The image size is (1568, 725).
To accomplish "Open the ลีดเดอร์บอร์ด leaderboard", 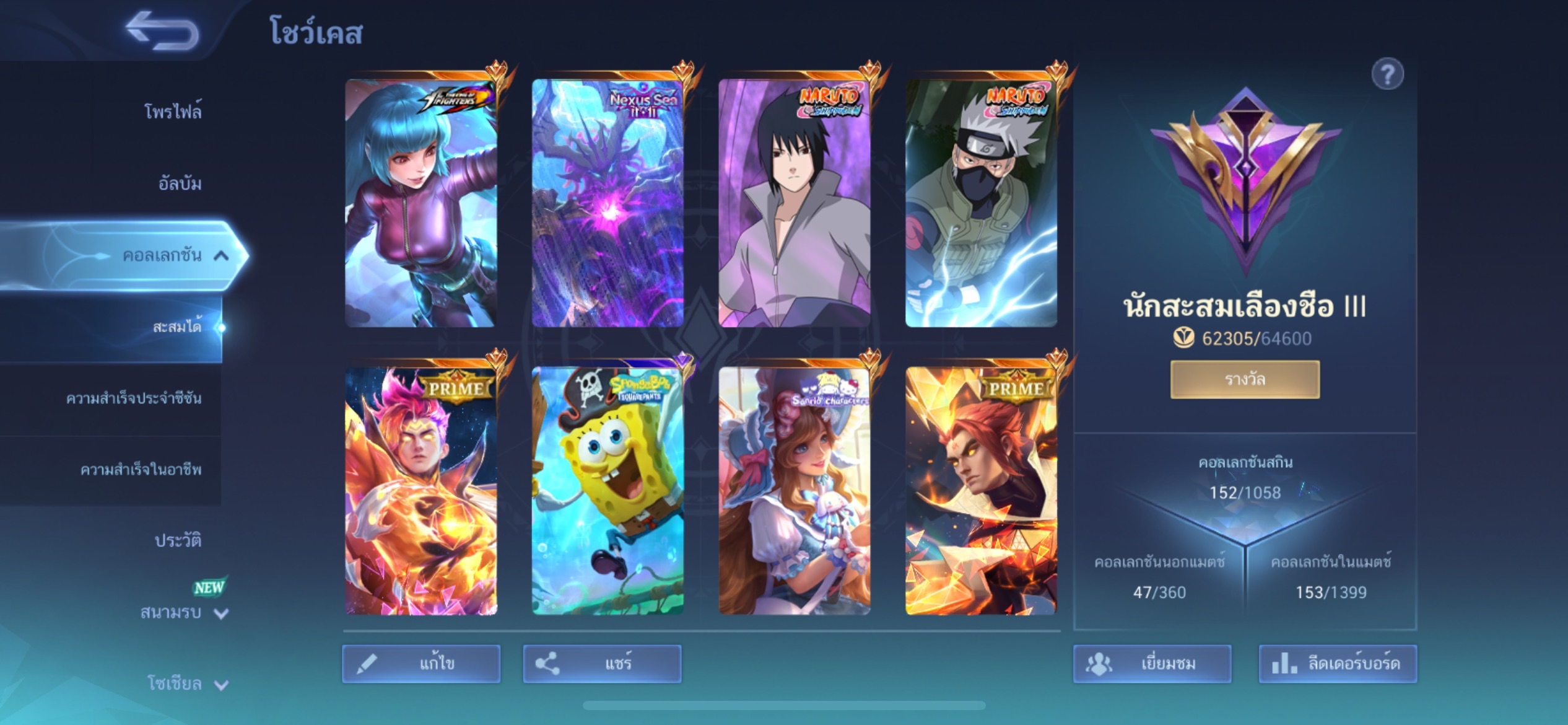I will (1338, 664).
